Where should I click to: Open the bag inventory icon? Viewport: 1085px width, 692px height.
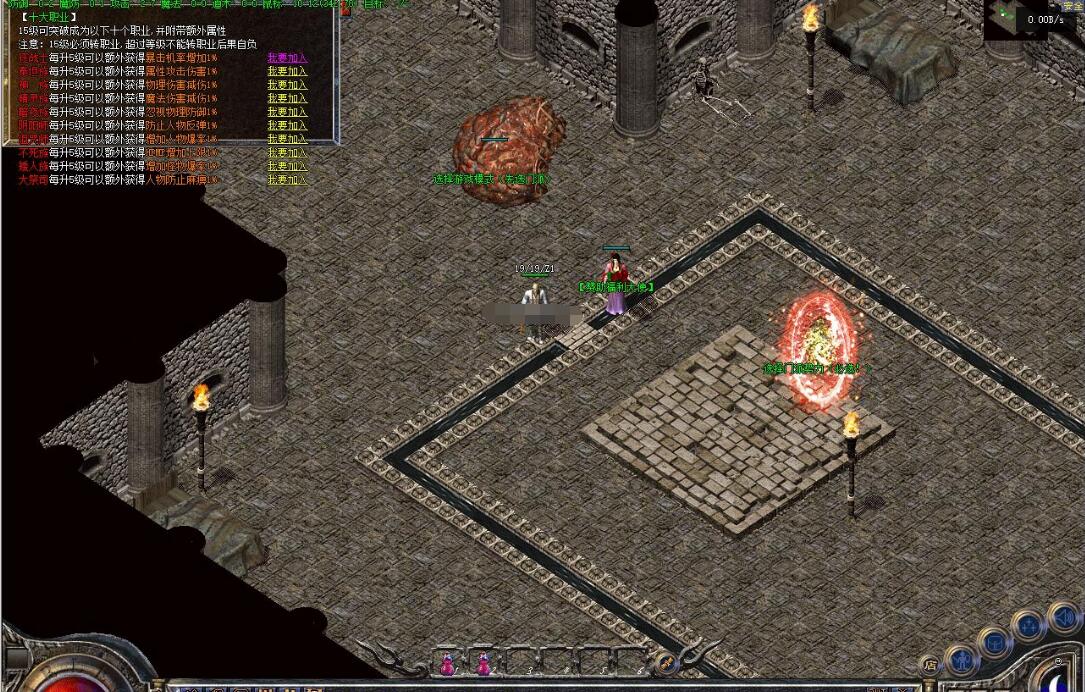(x=995, y=641)
